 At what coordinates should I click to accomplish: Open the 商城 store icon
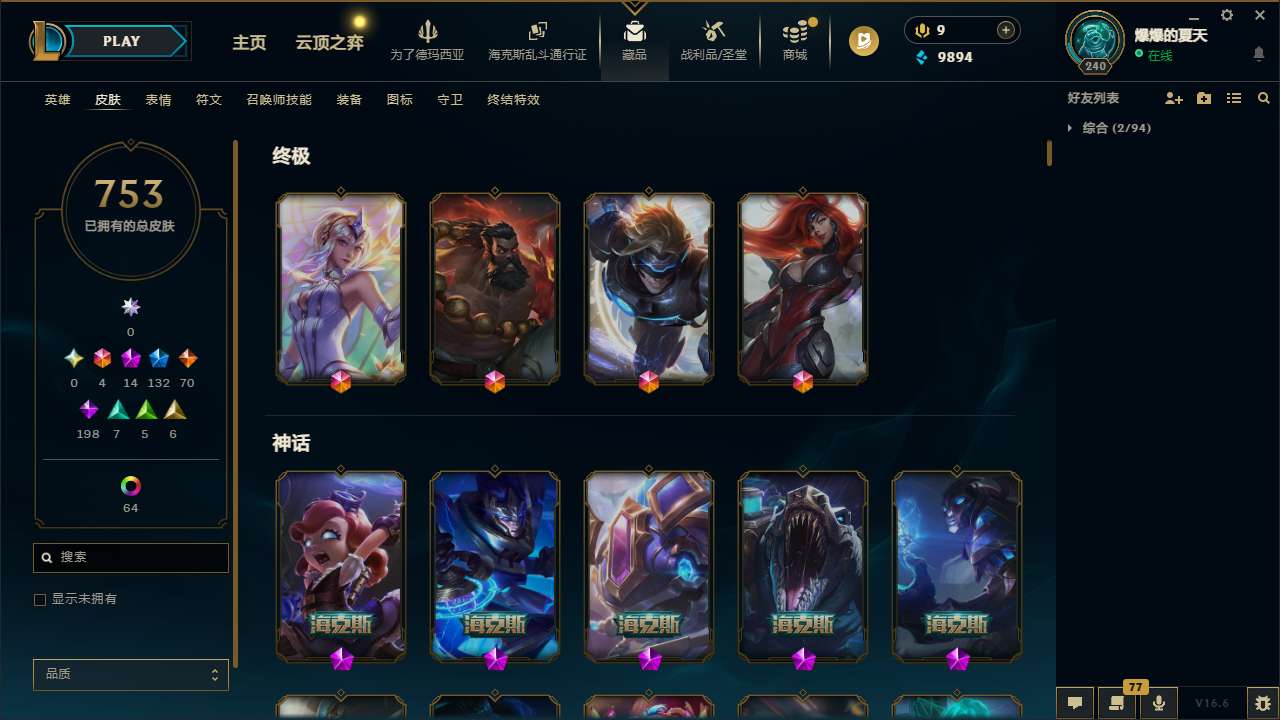point(795,38)
